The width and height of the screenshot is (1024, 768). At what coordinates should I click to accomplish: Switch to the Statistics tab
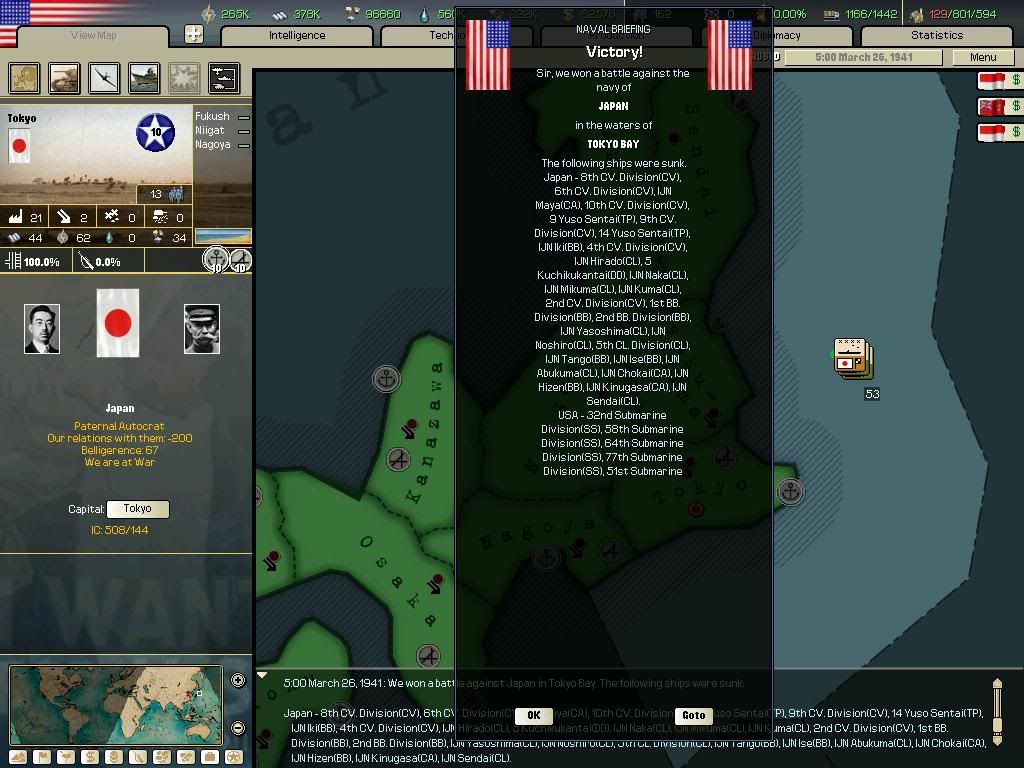[937, 35]
